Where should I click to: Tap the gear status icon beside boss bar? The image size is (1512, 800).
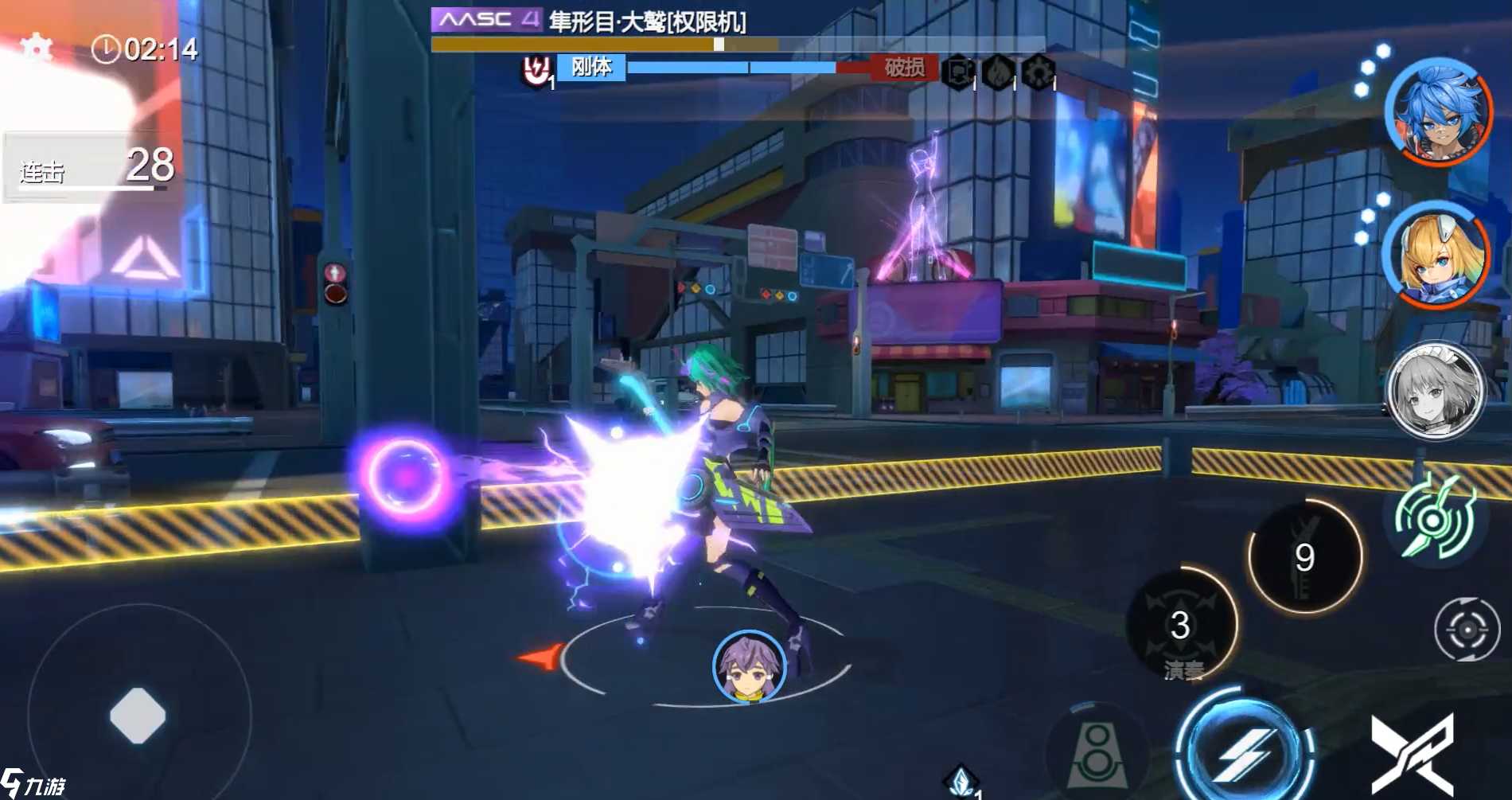[x=1039, y=72]
